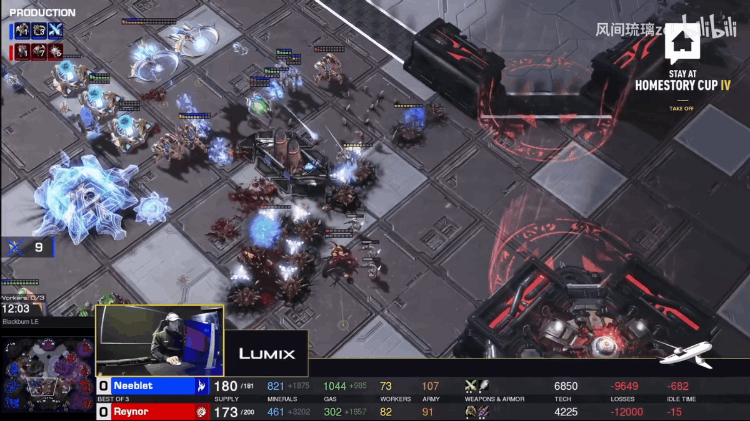The width and height of the screenshot is (750, 421).
Task: Click the red production icon numbered 7
Action: 39,50
